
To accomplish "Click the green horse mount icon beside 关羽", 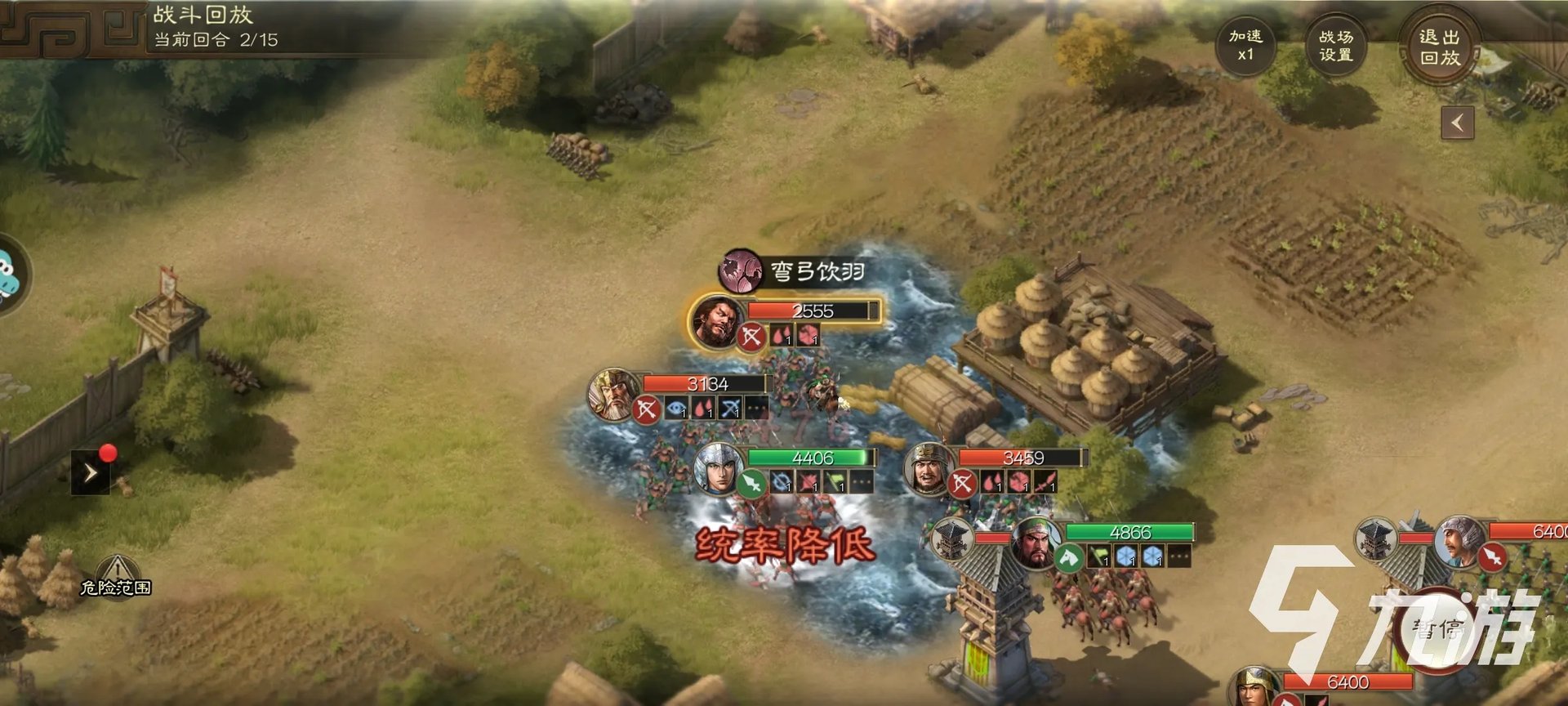I will pos(1068,557).
